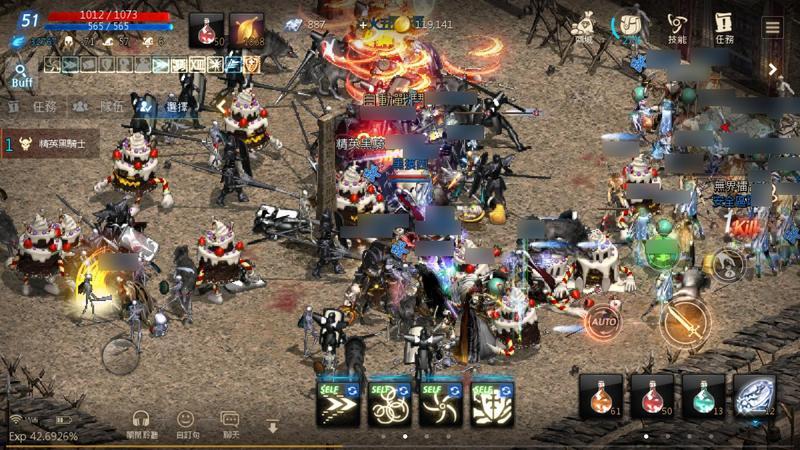Image resolution: width=800 pixels, height=450 pixels.
Task: Use the teal potion in the hotbar
Action: pos(704,396)
